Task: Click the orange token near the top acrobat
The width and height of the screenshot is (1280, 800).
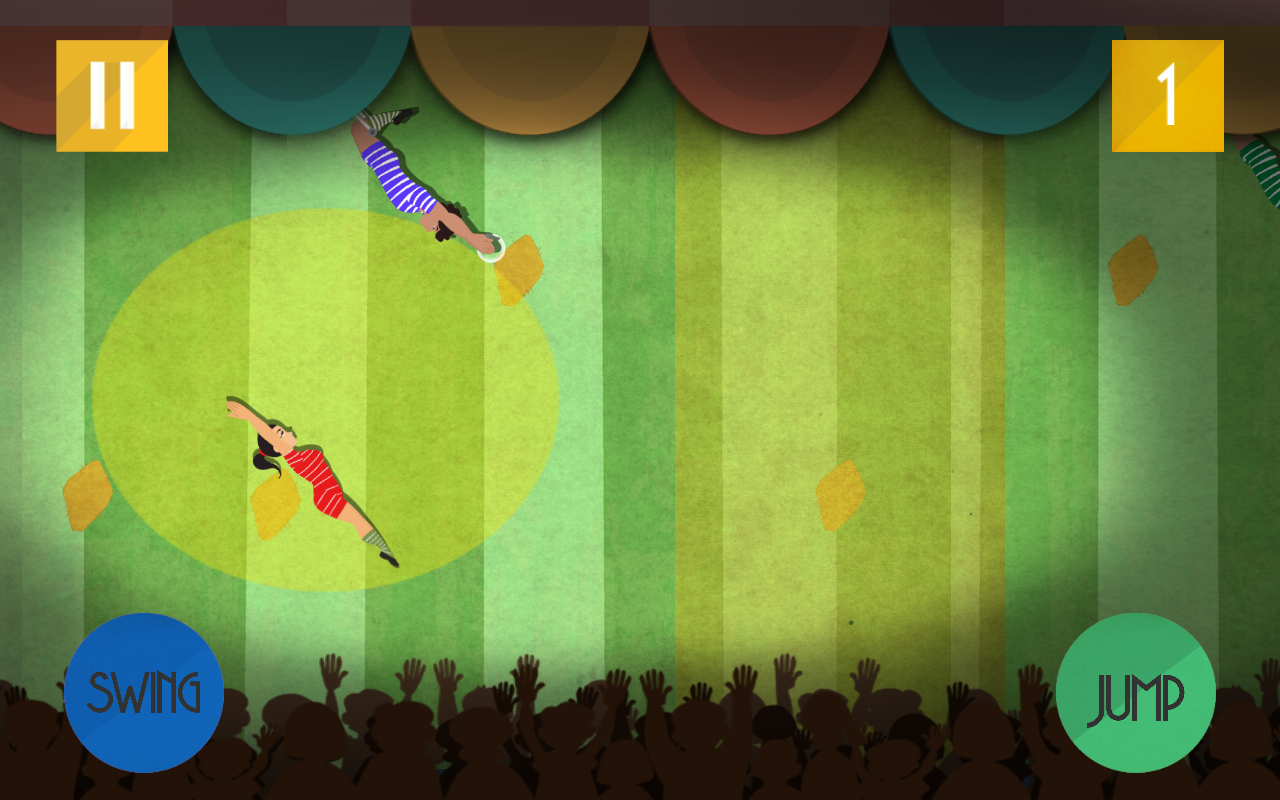Action: click(x=520, y=270)
